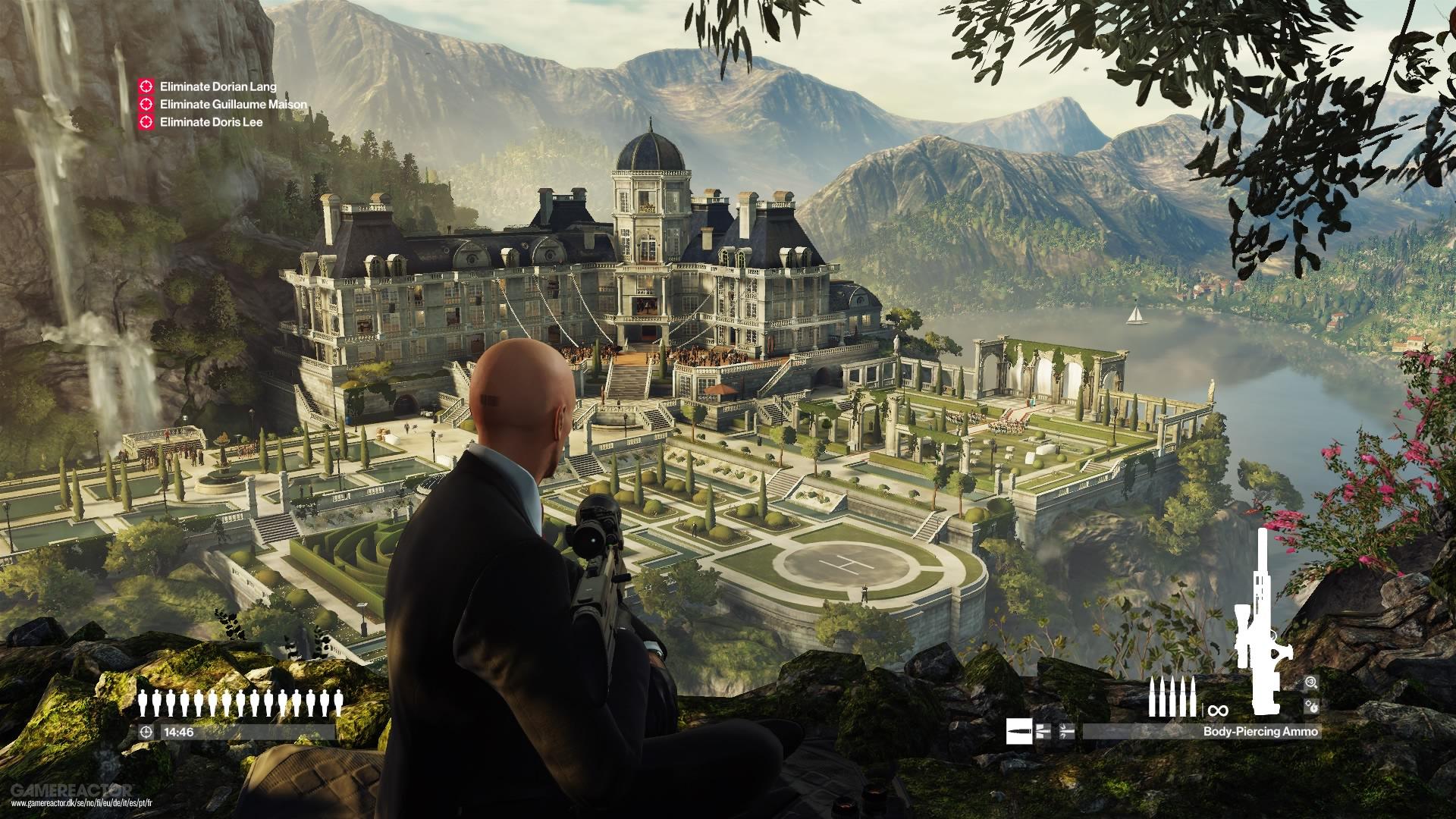The height and width of the screenshot is (819, 1456).
Task: Click the gear-and-timer icon below the zoom icon
Action: point(1310,707)
